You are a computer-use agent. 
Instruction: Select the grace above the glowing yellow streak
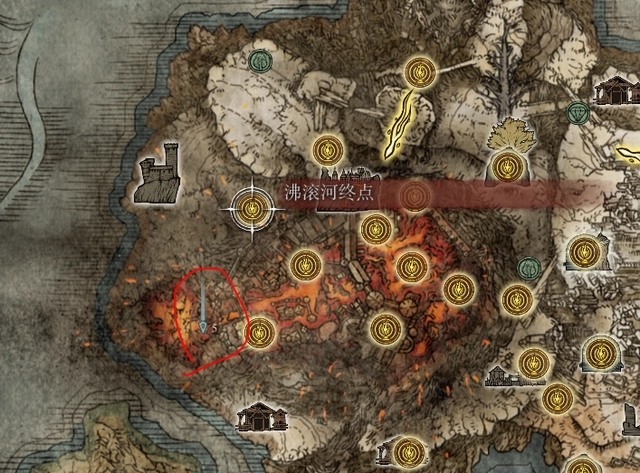[x=417, y=71]
